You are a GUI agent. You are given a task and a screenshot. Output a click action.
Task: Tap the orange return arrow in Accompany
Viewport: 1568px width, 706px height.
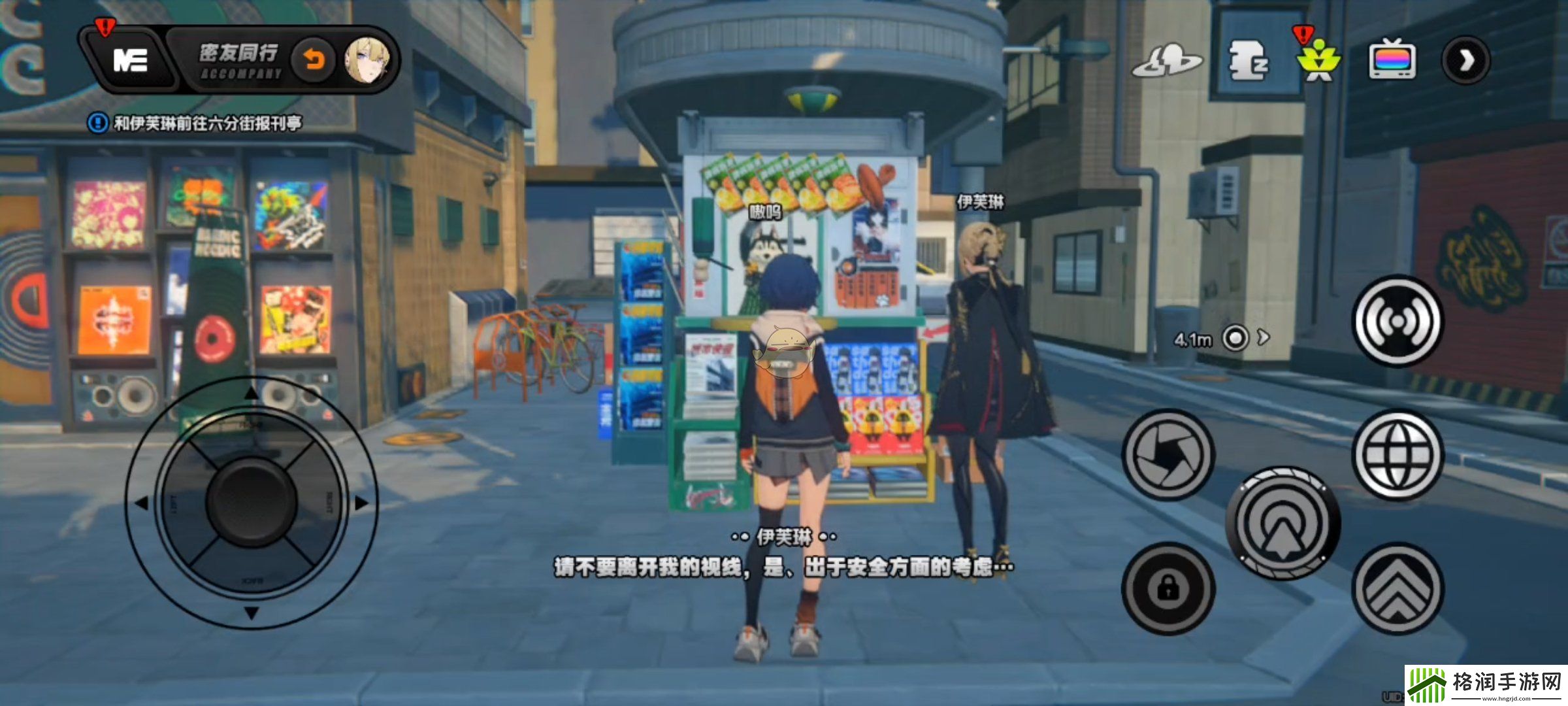(x=314, y=61)
